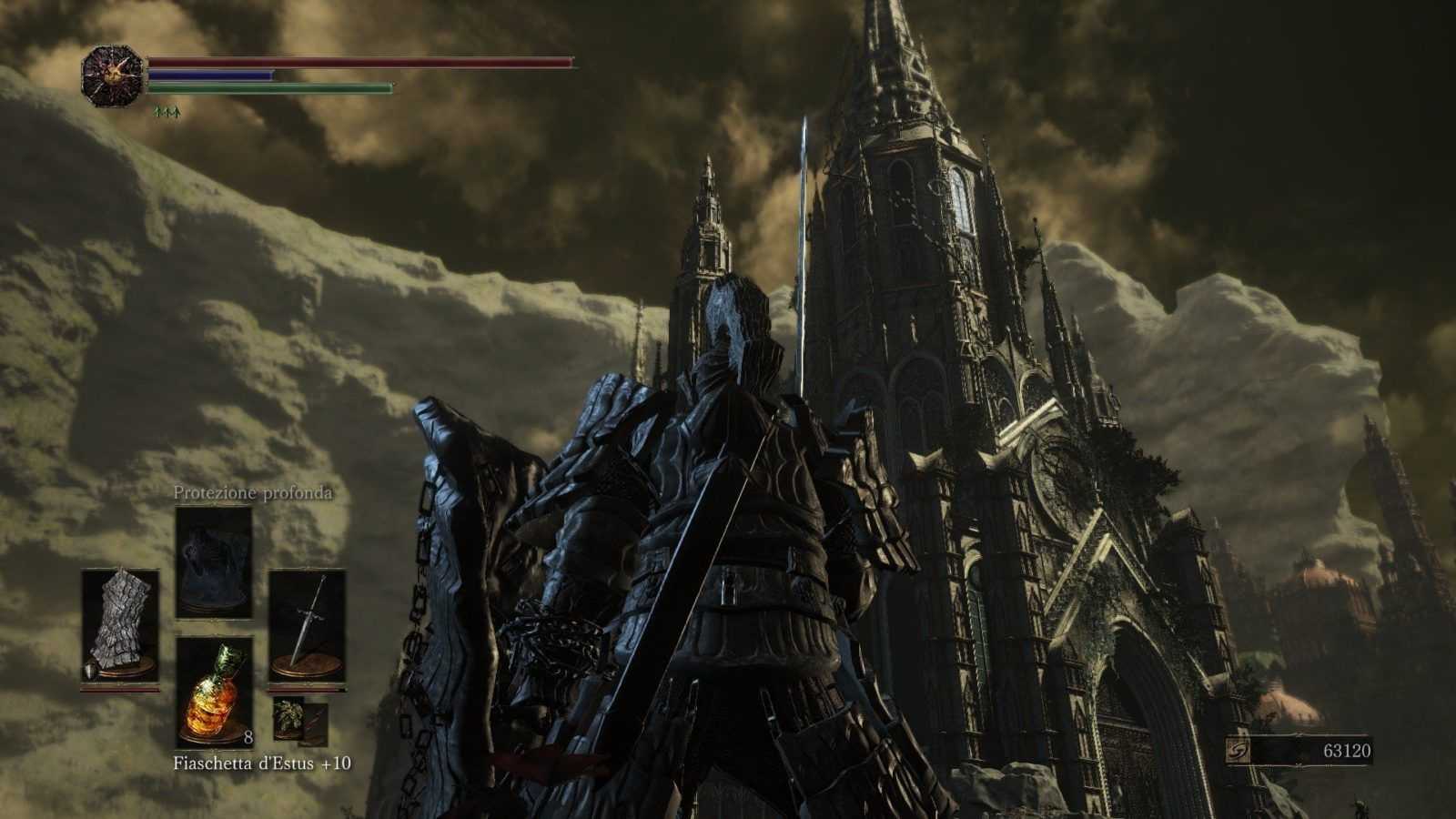1456x819 pixels.
Task: Select the left-hand shield slot
Action: point(120,626)
